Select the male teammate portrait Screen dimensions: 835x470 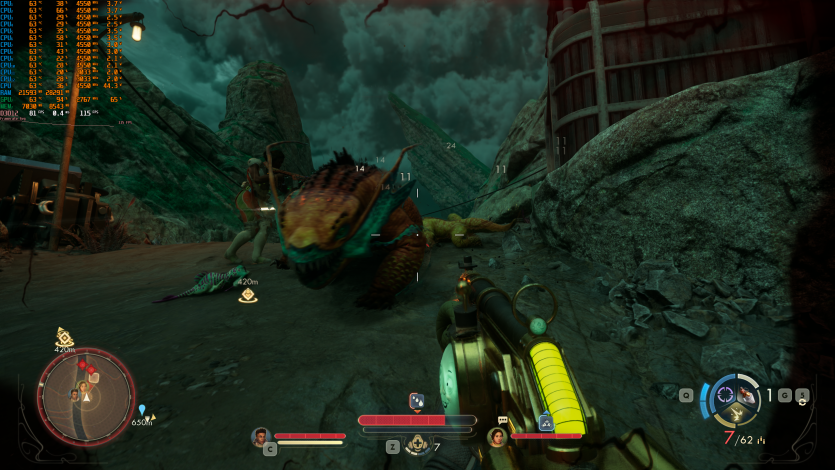click(x=261, y=436)
